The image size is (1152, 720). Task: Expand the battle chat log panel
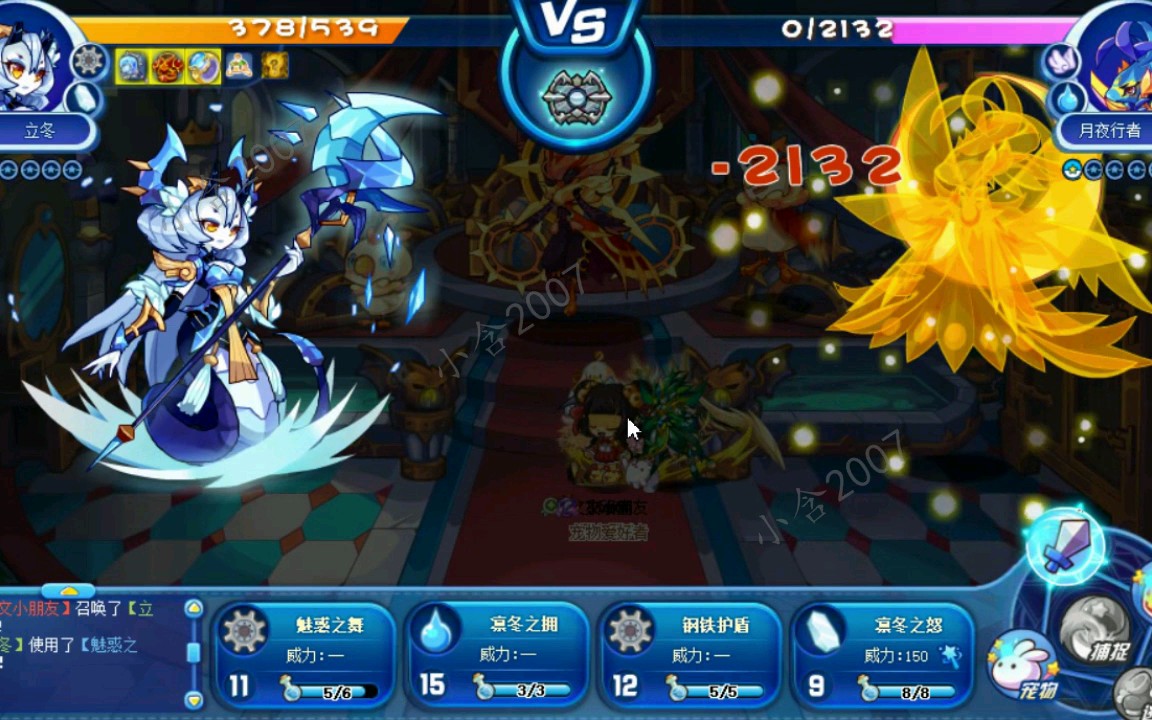[68, 591]
